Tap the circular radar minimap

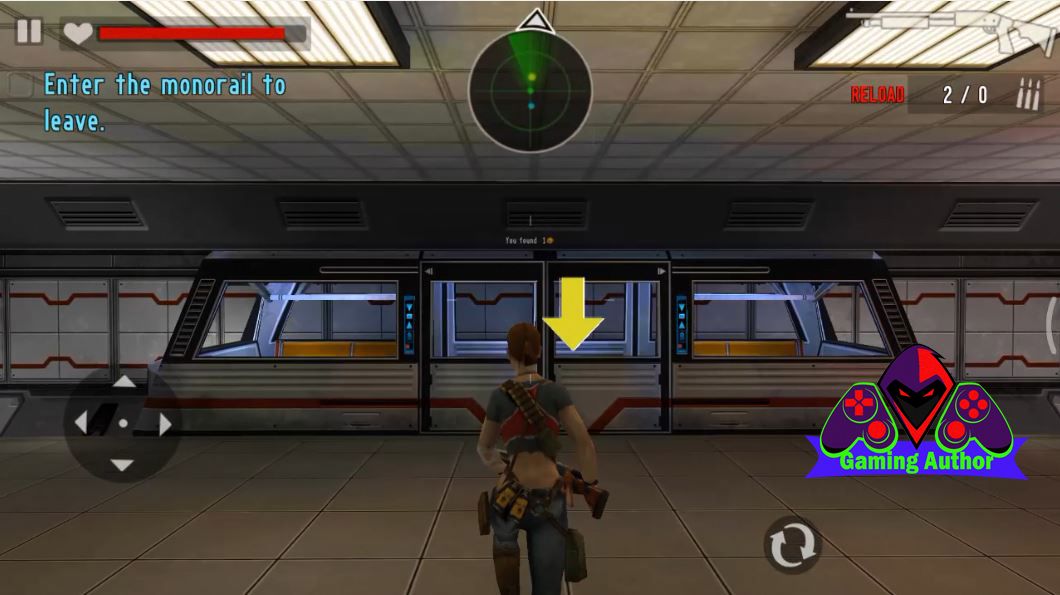point(530,91)
